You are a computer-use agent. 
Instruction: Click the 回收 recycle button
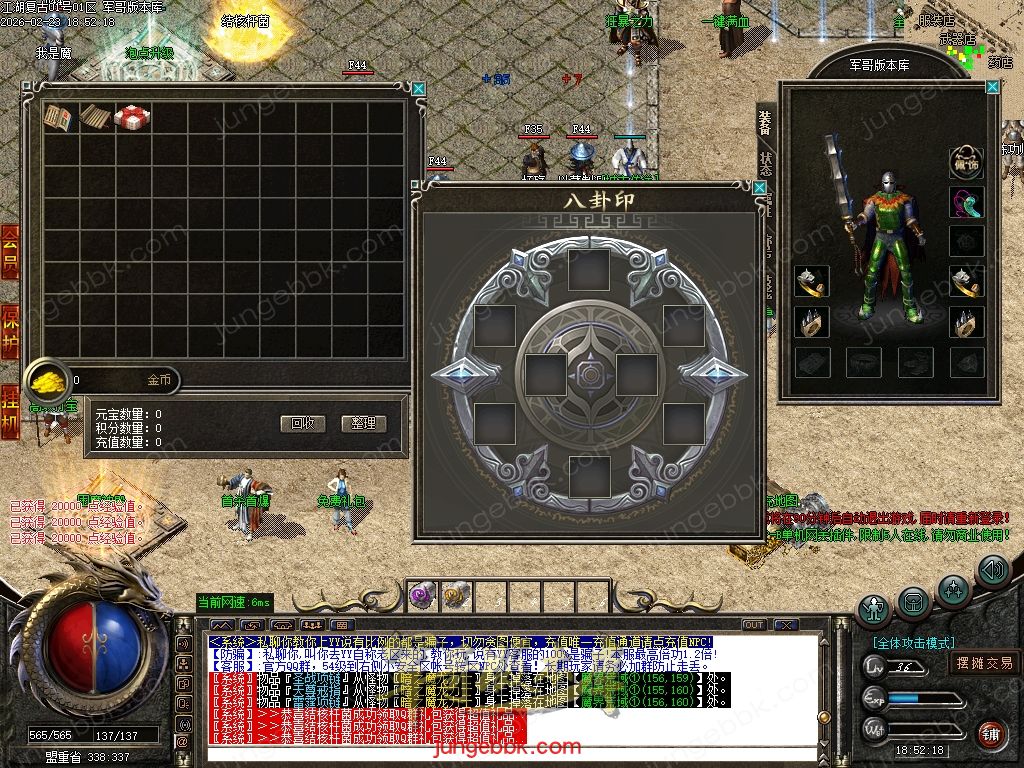(x=302, y=423)
